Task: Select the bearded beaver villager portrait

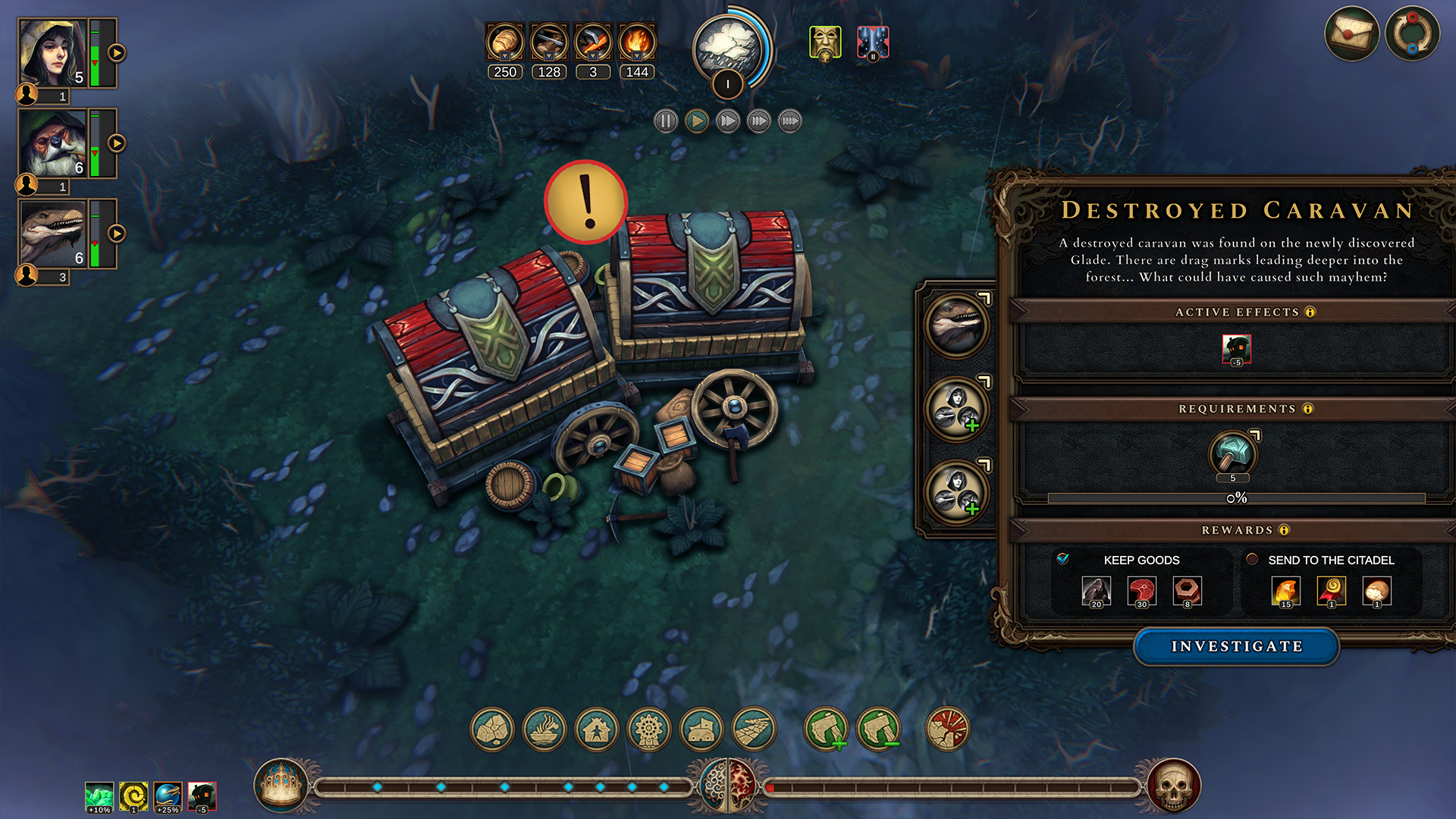Action: point(53,143)
